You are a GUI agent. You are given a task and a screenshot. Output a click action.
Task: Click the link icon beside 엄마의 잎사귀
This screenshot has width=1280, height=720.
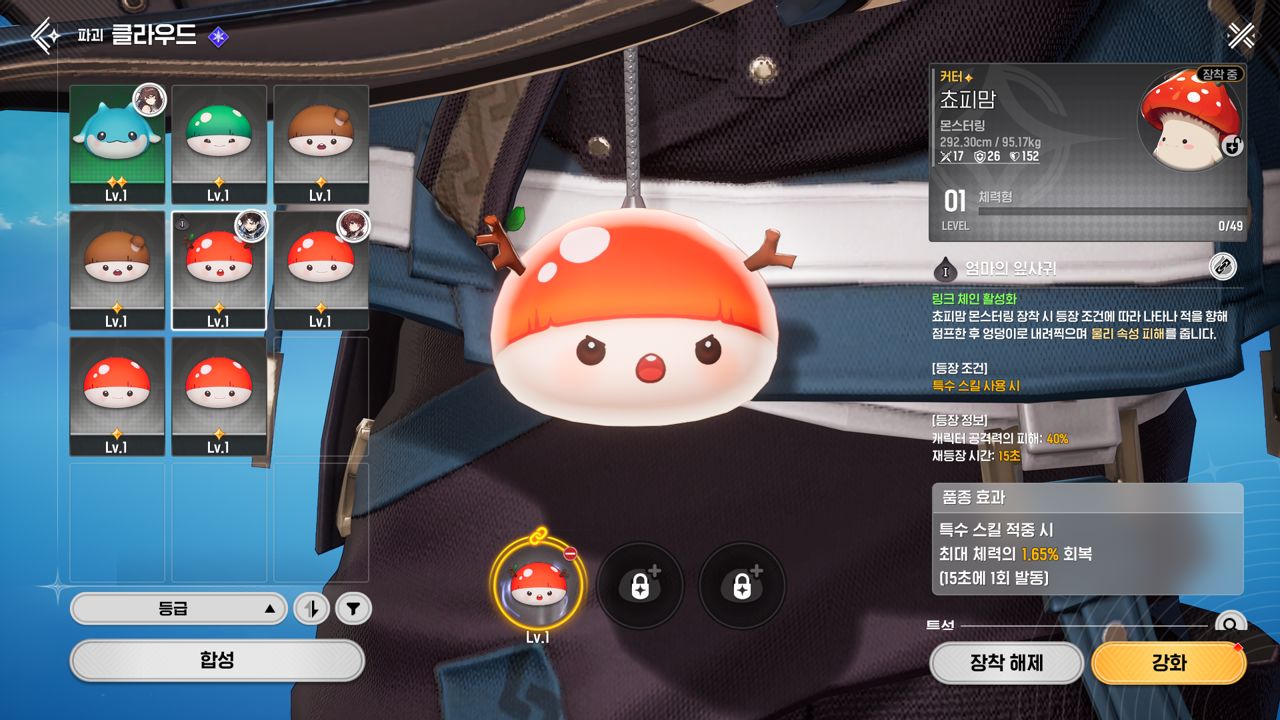(1222, 266)
